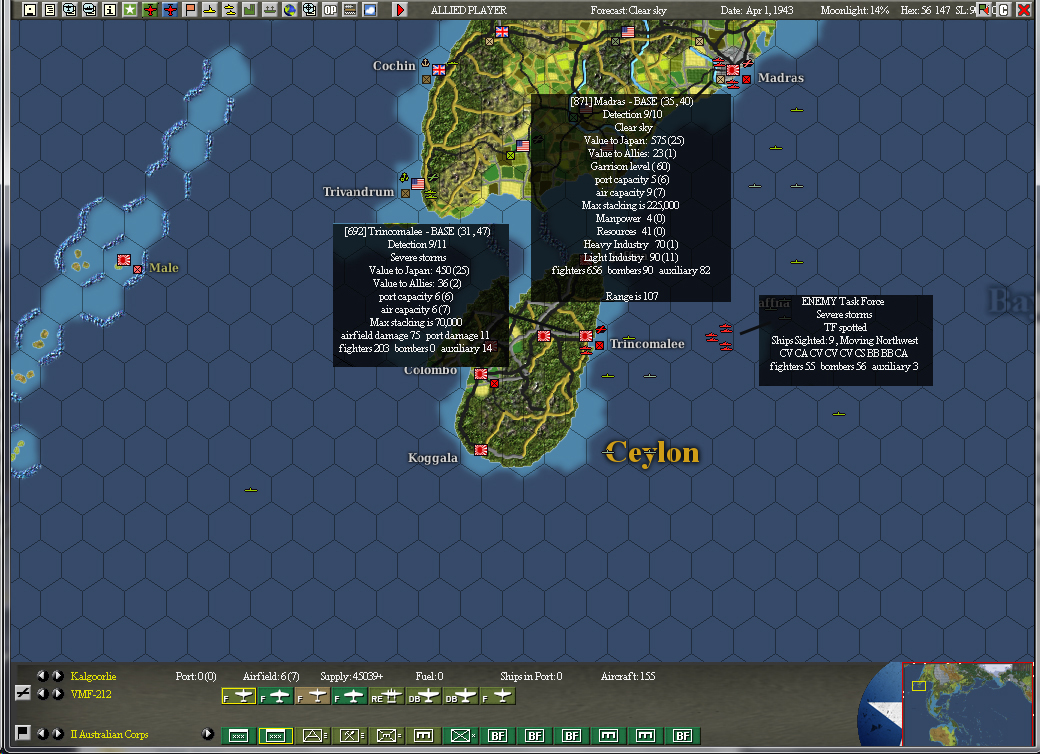Select the white star on green toolbar icon
This screenshot has width=1040, height=754.
point(129,10)
